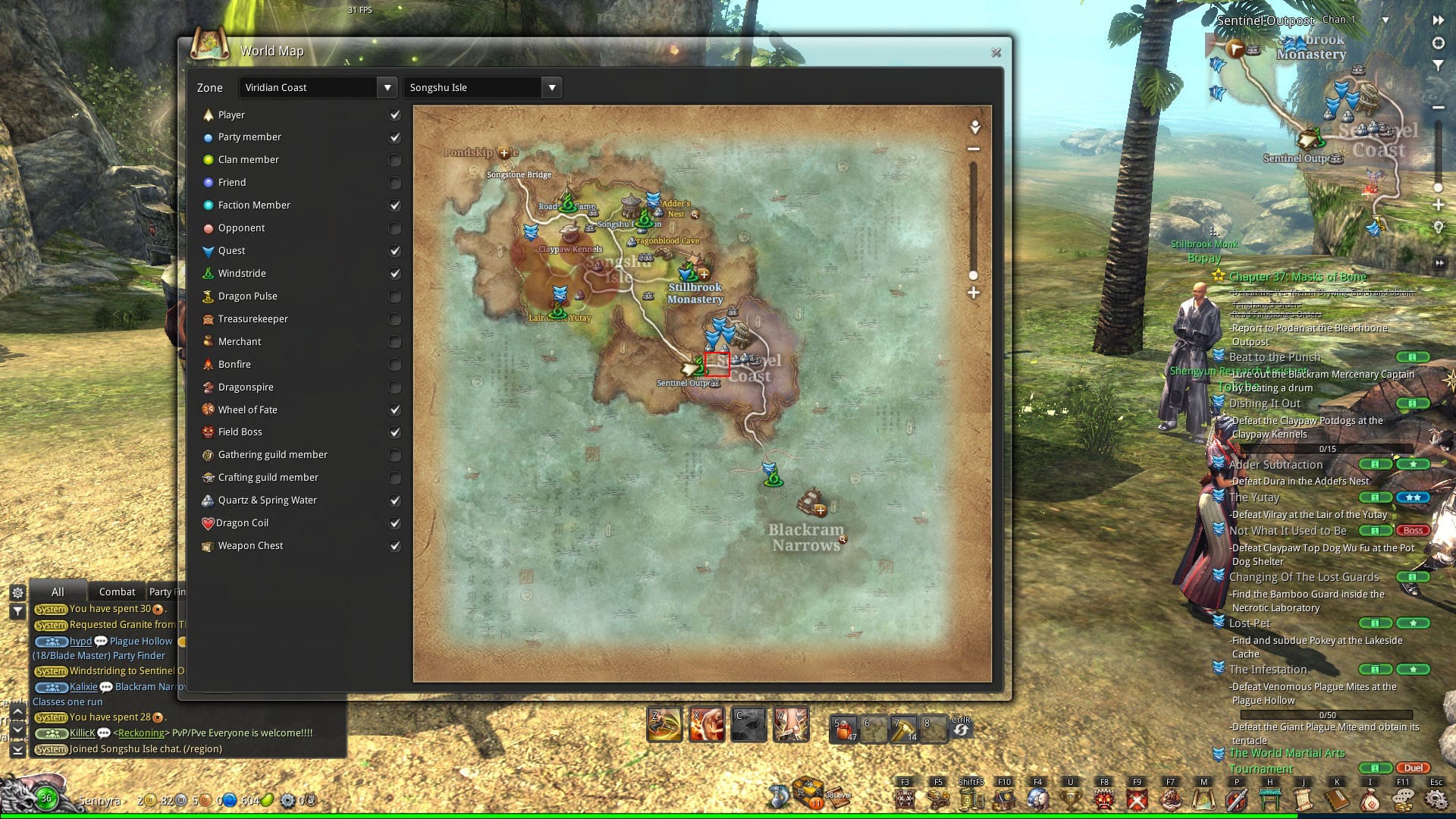Open the Viridian Coast zone dropdown

[x=387, y=87]
